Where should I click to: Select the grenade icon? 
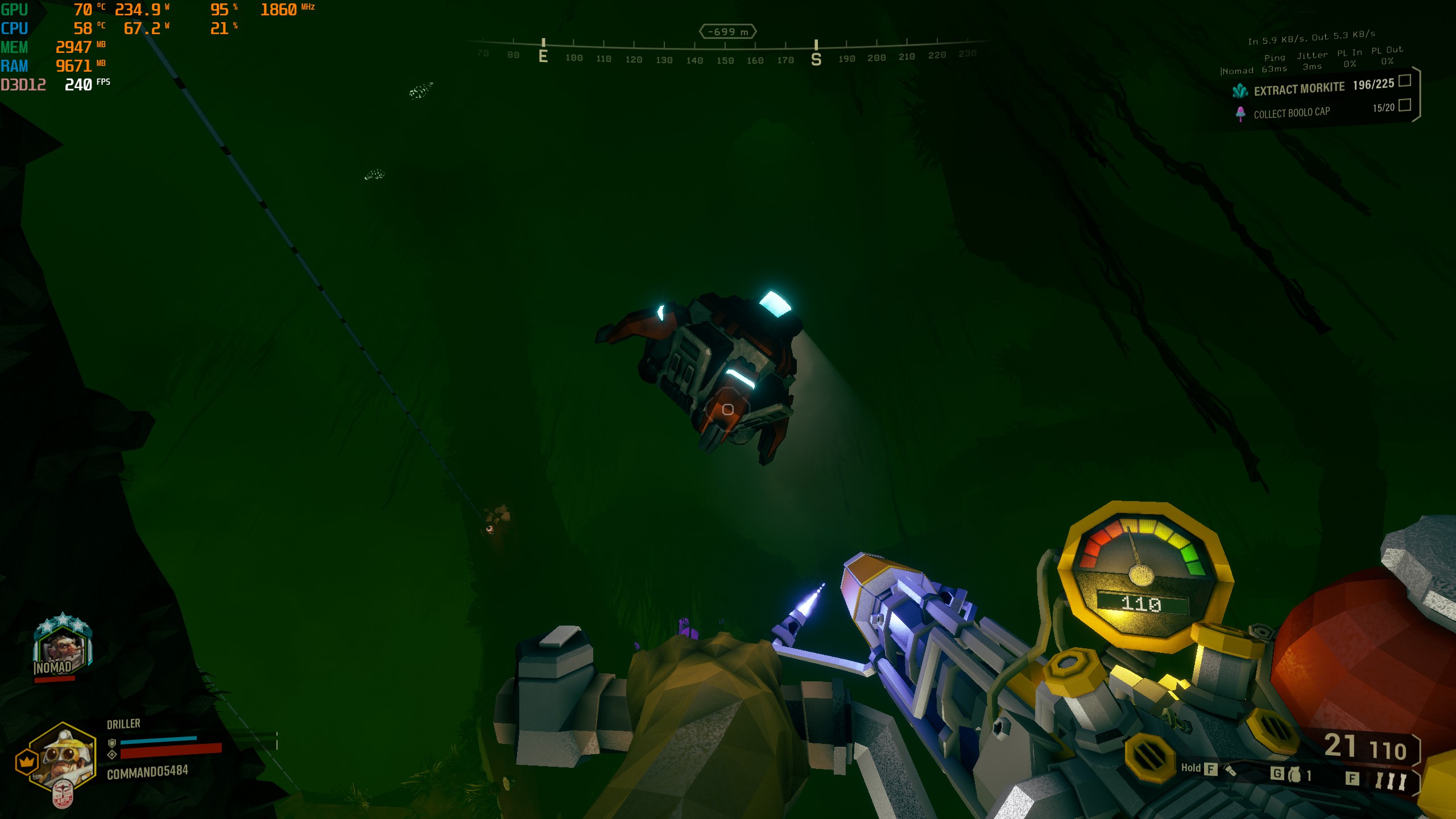[x=1294, y=775]
